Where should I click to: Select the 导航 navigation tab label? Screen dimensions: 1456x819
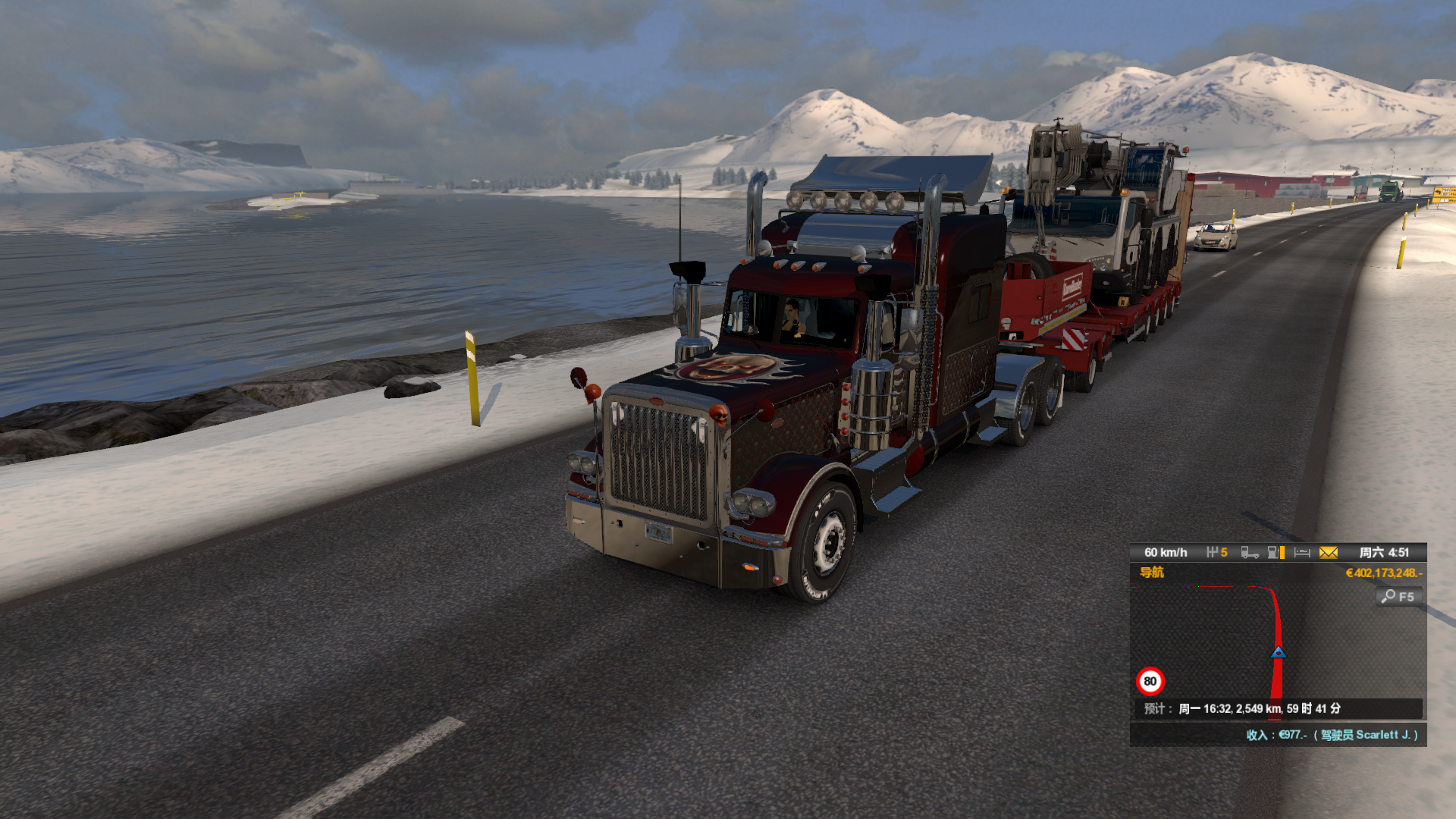click(x=1151, y=573)
